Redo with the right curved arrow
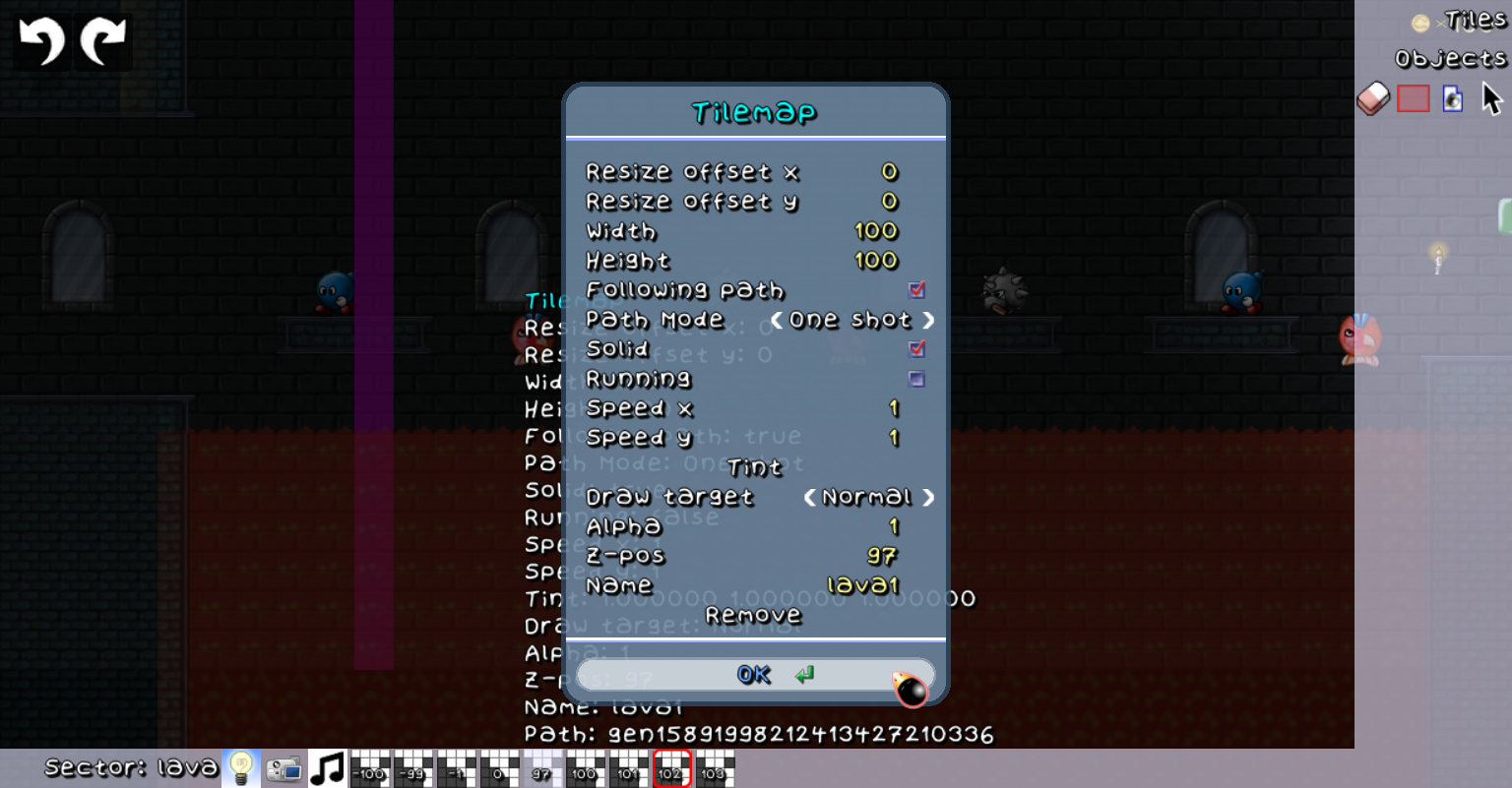 (102, 42)
